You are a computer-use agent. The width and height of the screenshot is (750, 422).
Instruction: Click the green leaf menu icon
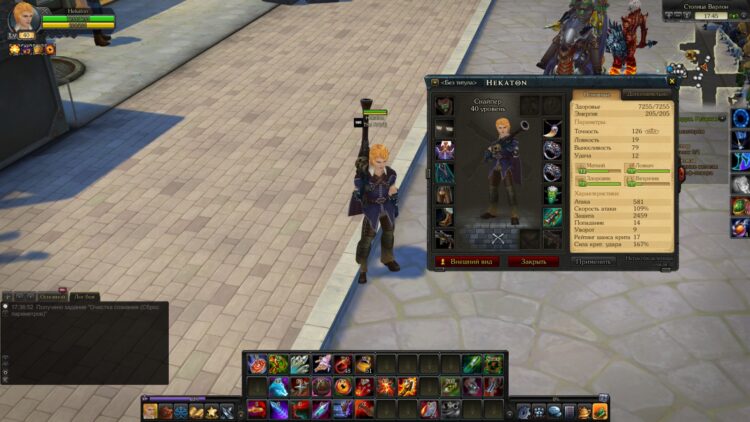tap(600, 411)
